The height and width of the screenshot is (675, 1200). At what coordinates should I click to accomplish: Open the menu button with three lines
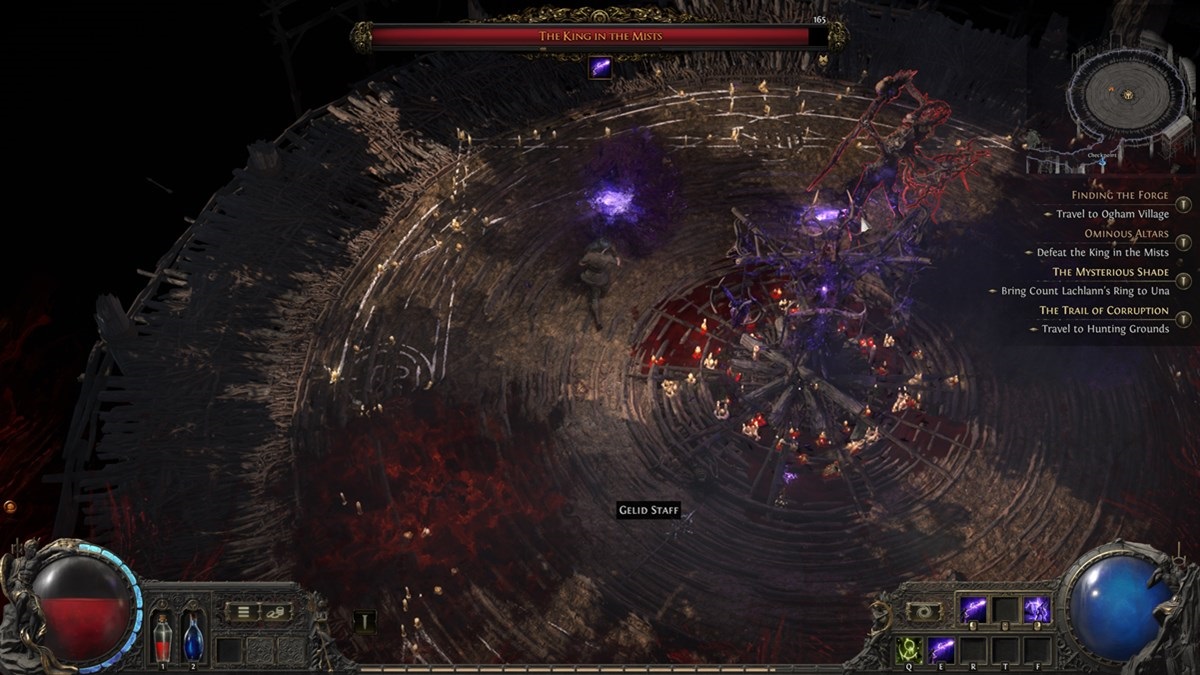243,611
